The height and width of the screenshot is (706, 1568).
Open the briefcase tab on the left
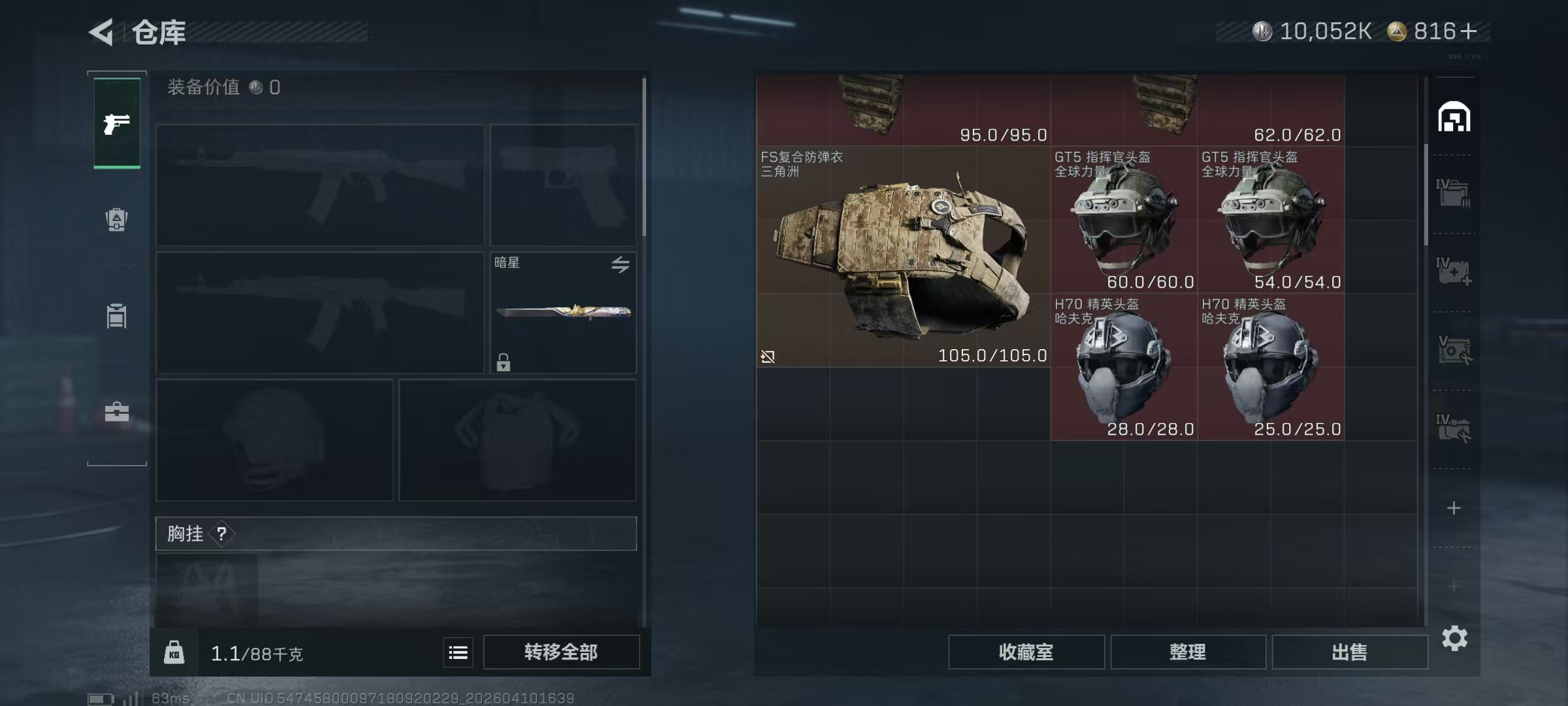point(117,412)
